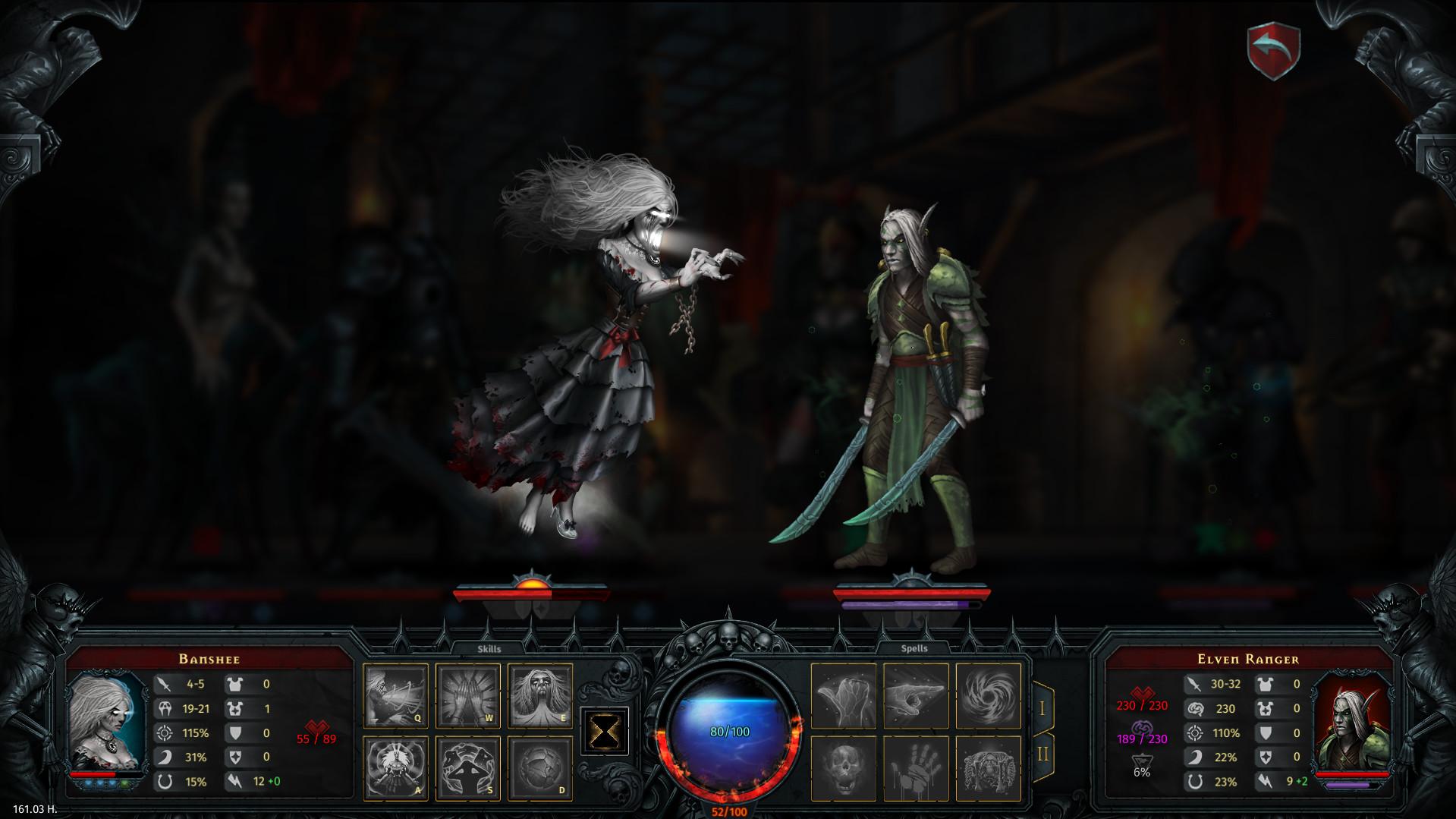
Task: Click the Elven Ranger name banner
Action: coord(1249,659)
